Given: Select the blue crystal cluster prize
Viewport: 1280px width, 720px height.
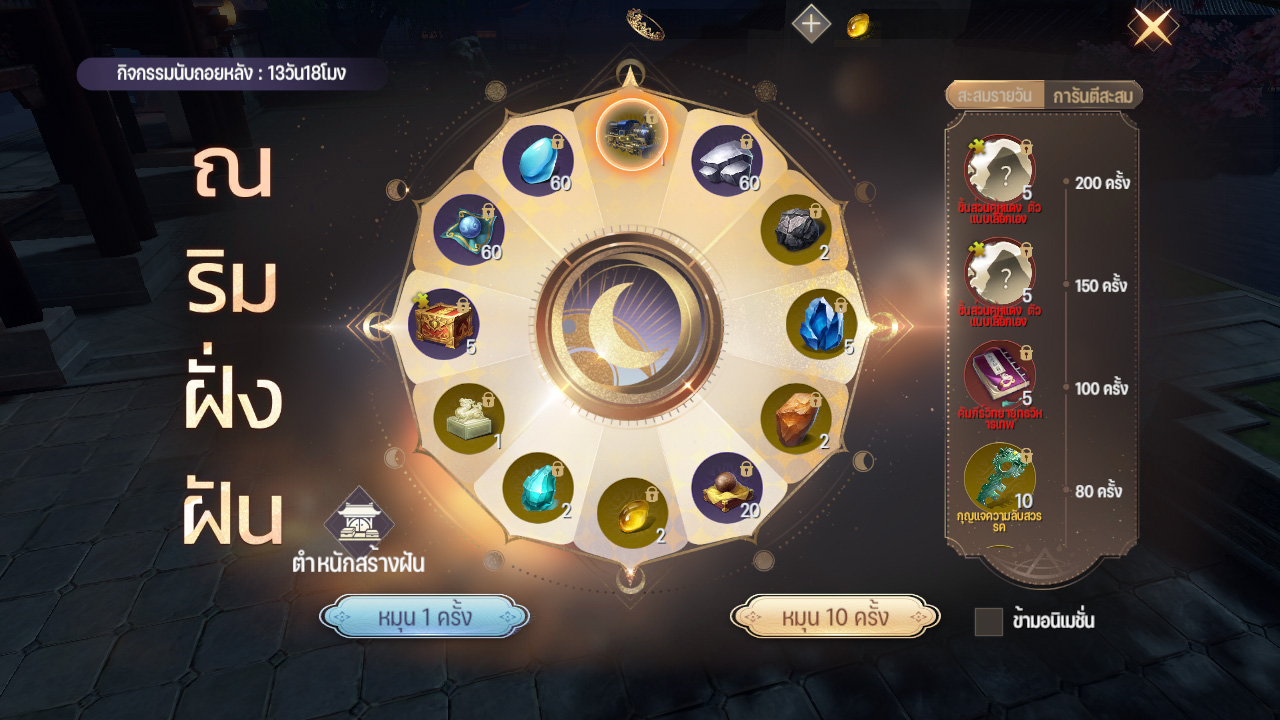Looking at the screenshot, I should pos(821,324).
